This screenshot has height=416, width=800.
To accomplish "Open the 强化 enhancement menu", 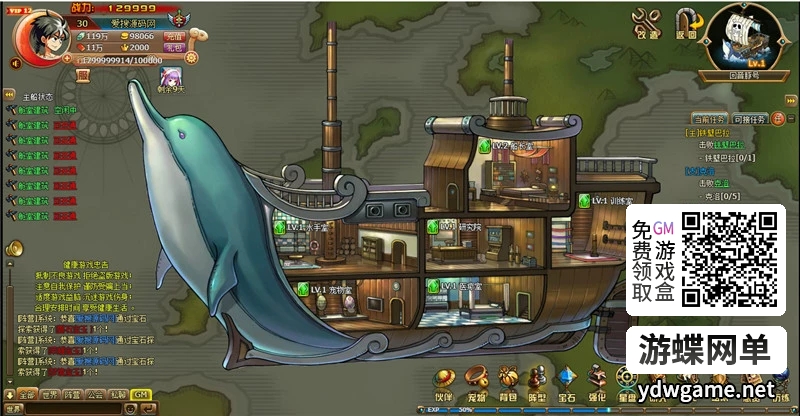I will 597,381.
